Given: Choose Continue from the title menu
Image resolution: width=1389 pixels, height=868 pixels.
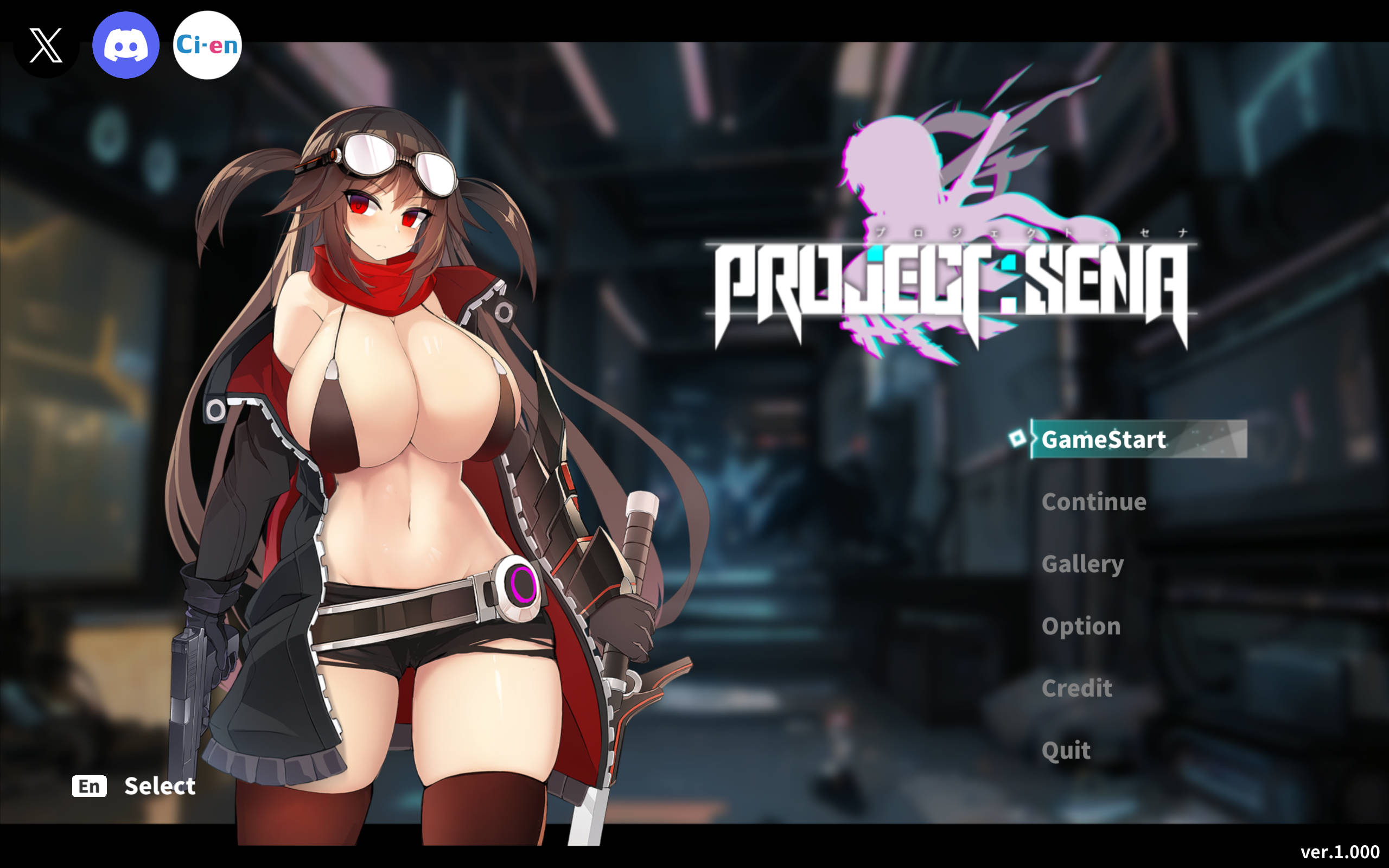Looking at the screenshot, I should pos(1093,502).
